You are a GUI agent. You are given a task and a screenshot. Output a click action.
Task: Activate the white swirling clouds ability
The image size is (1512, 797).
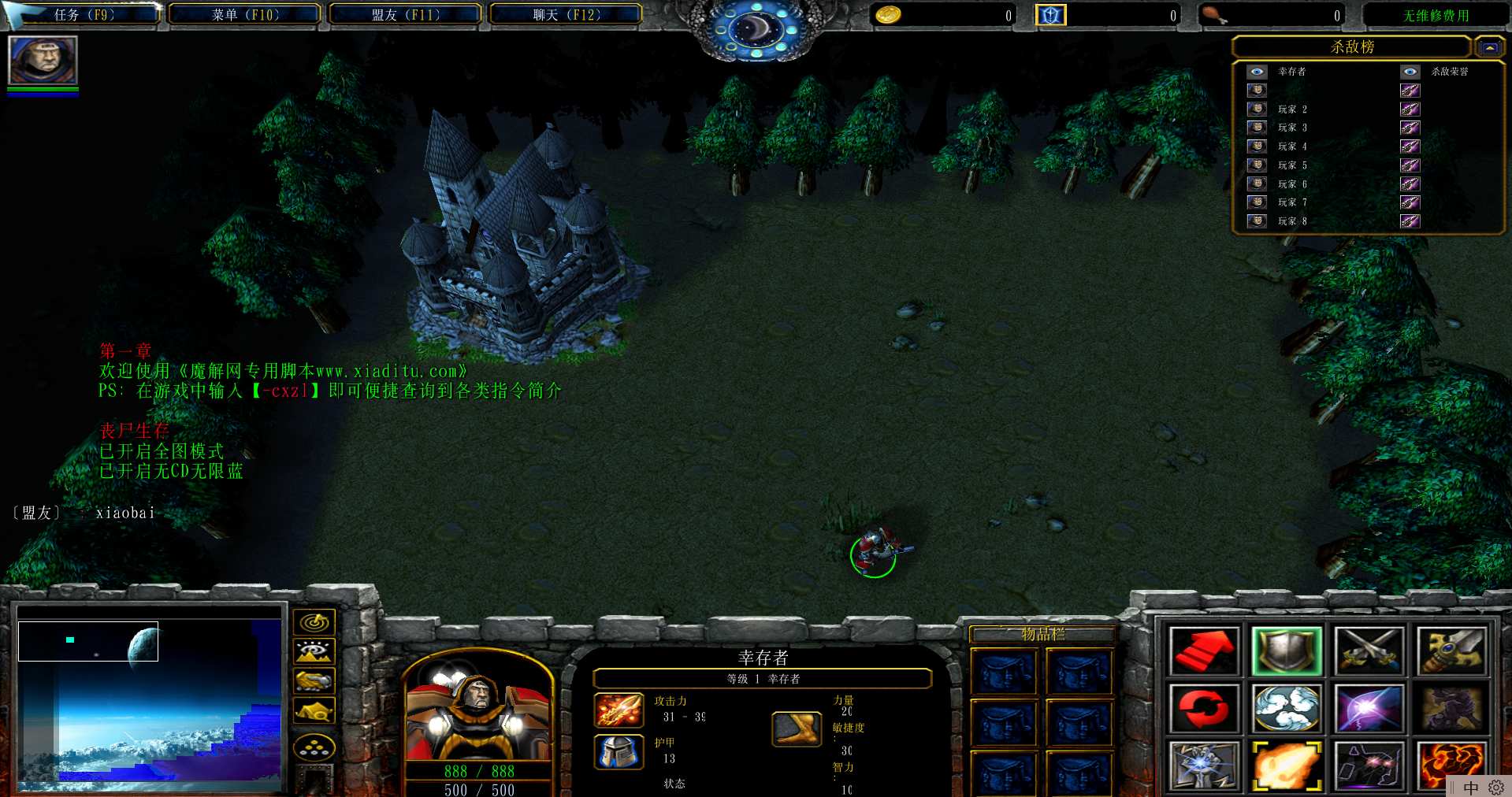(1286, 709)
